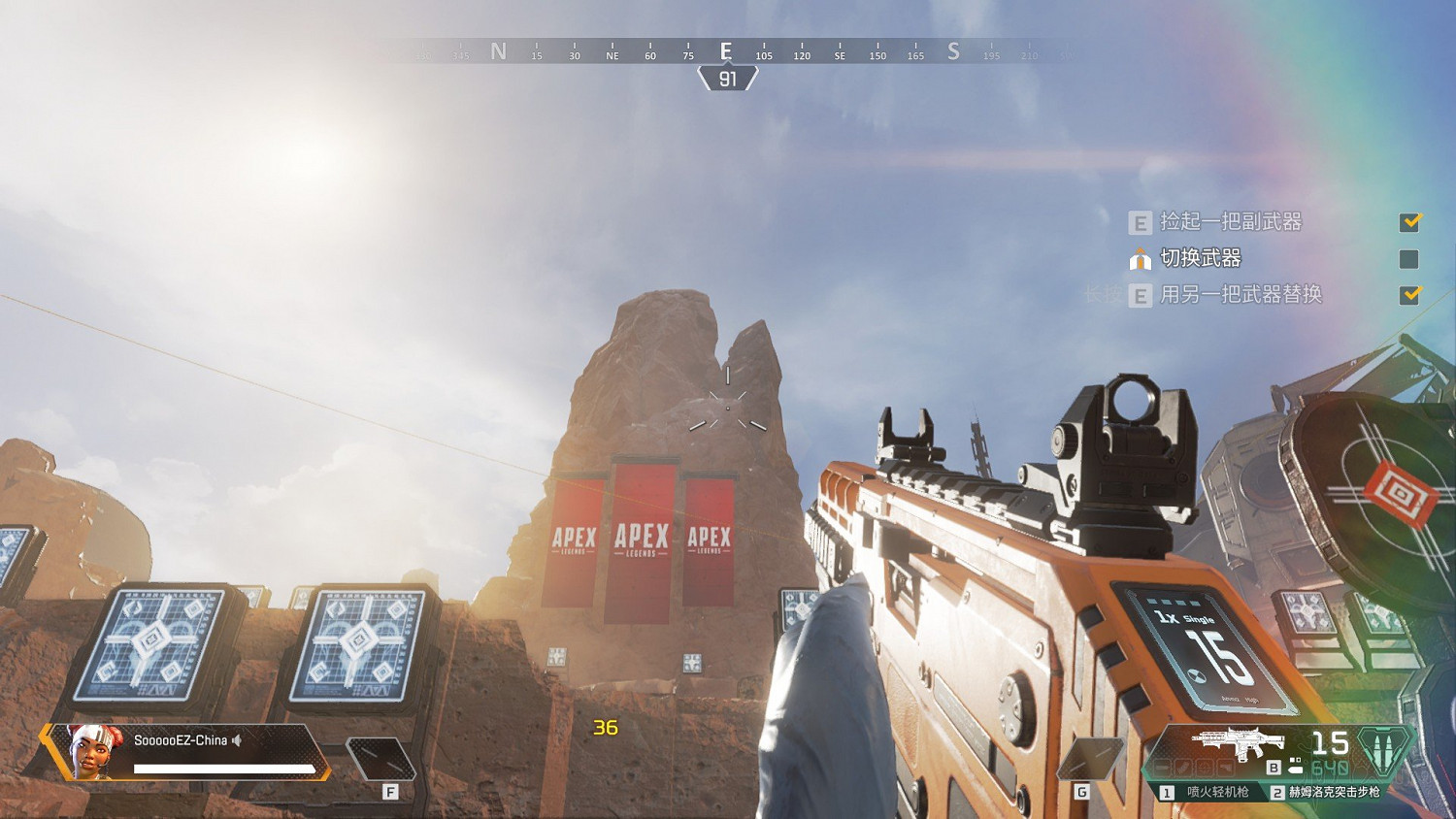Toggle the 捡起一把副武器 objective checkbox
The image size is (1456, 819).
1409,222
